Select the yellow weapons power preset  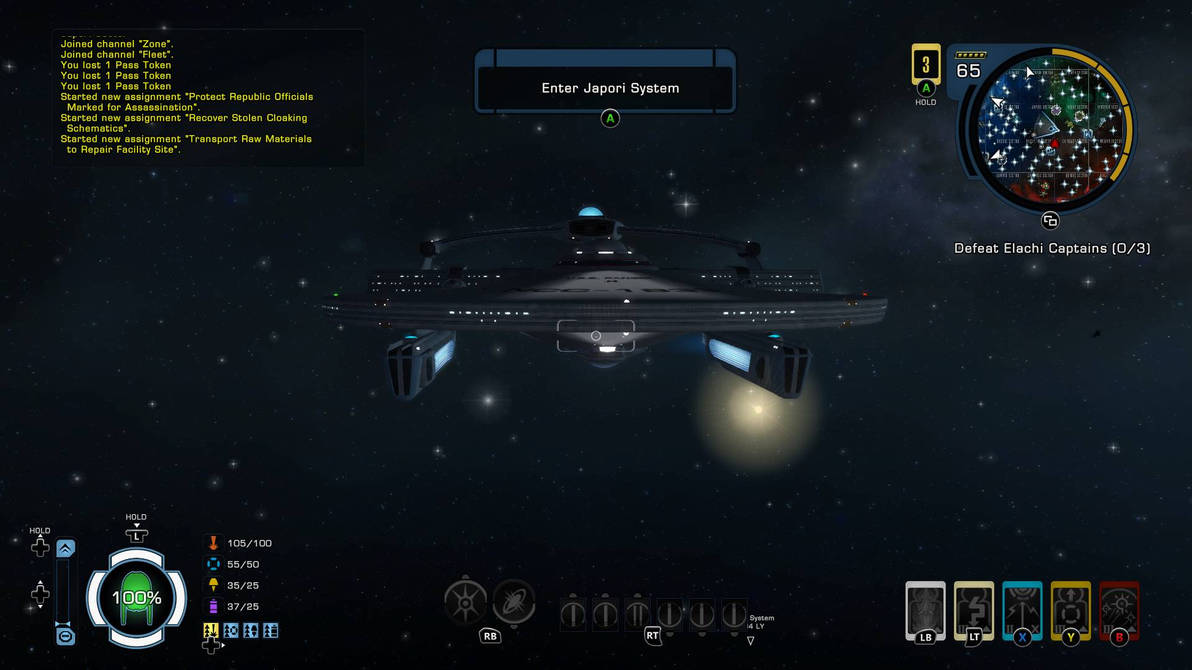click(x=211, y=631)
